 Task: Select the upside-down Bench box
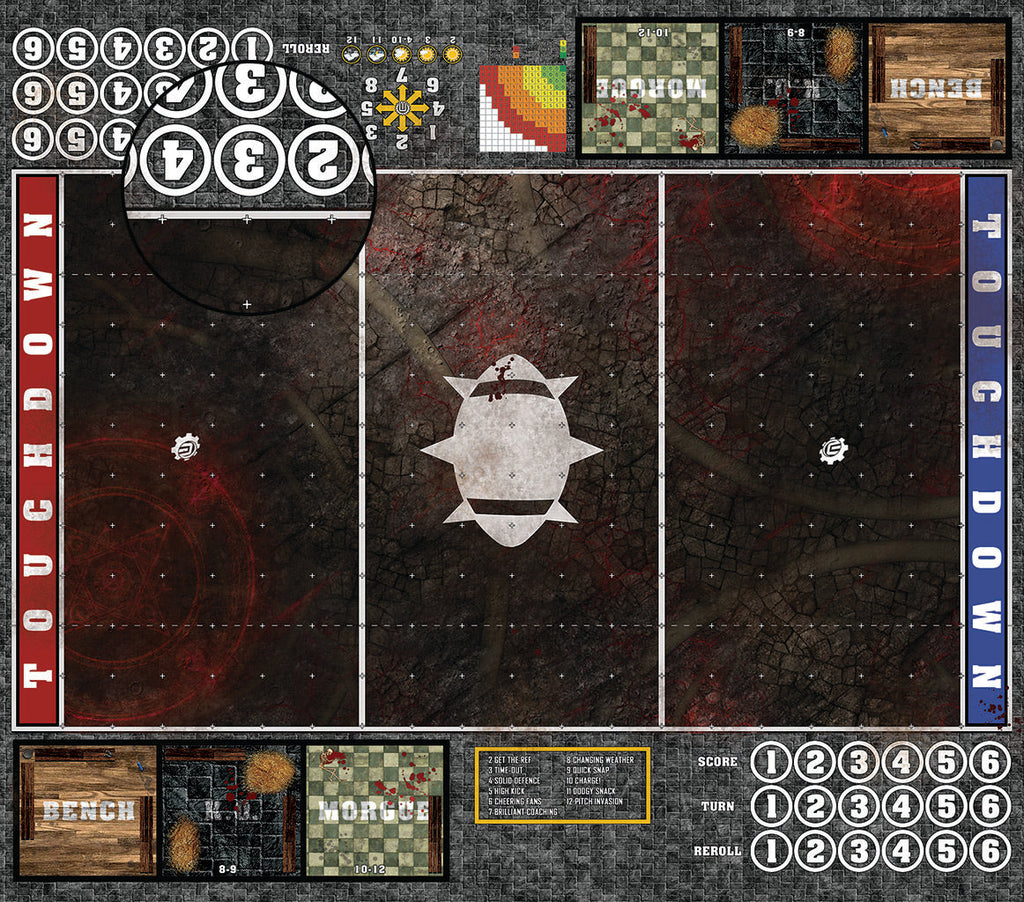(938, 88)
